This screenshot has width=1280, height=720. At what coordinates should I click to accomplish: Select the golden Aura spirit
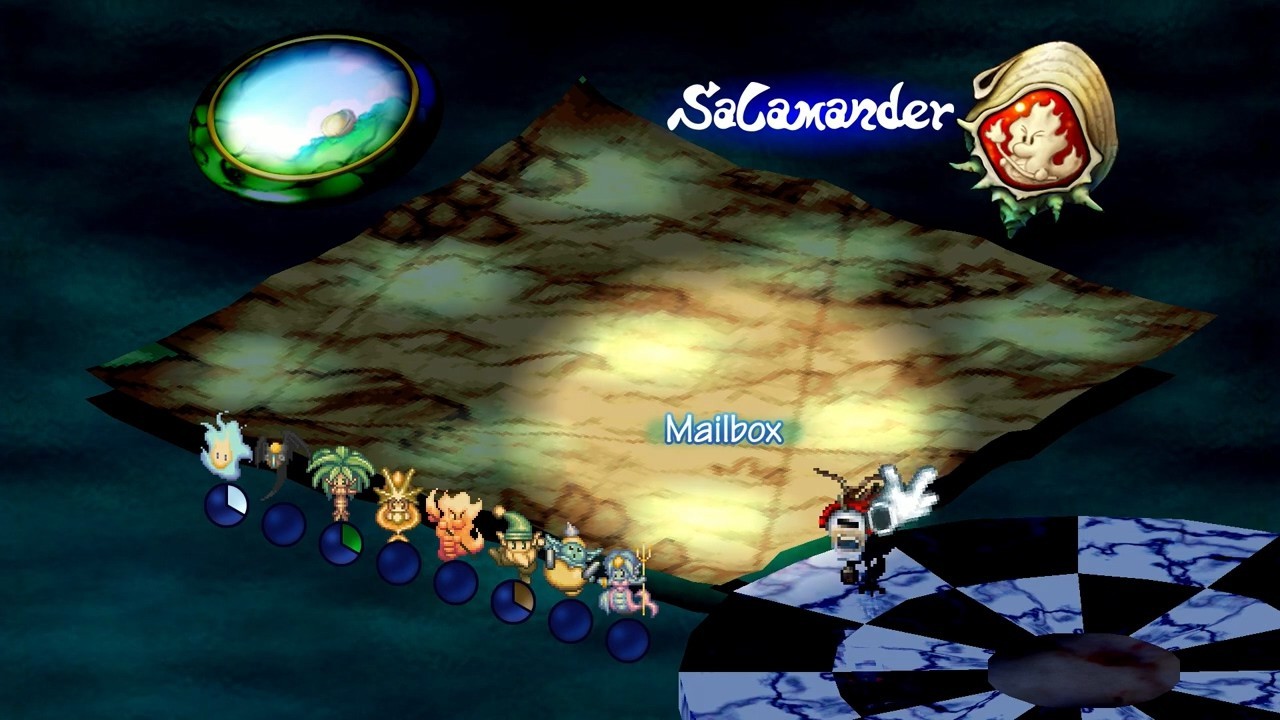396,502
